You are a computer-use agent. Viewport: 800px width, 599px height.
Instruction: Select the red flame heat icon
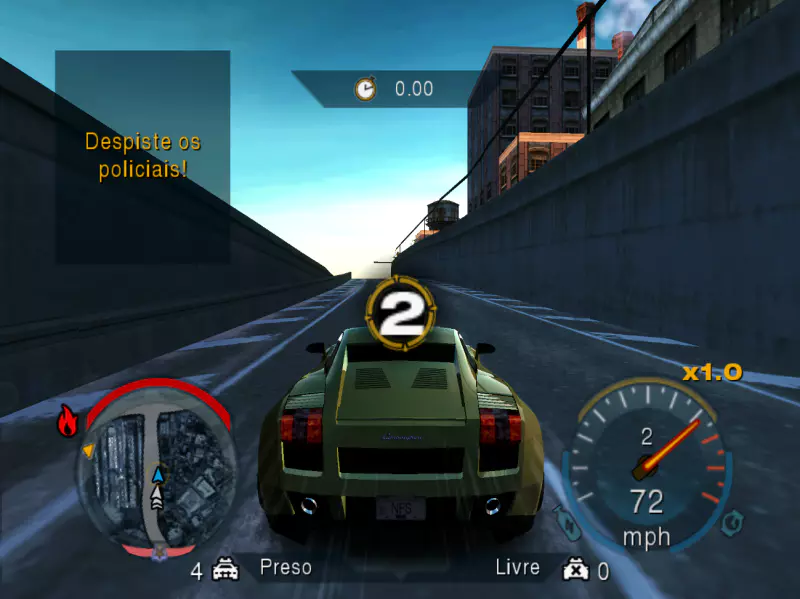68,422
